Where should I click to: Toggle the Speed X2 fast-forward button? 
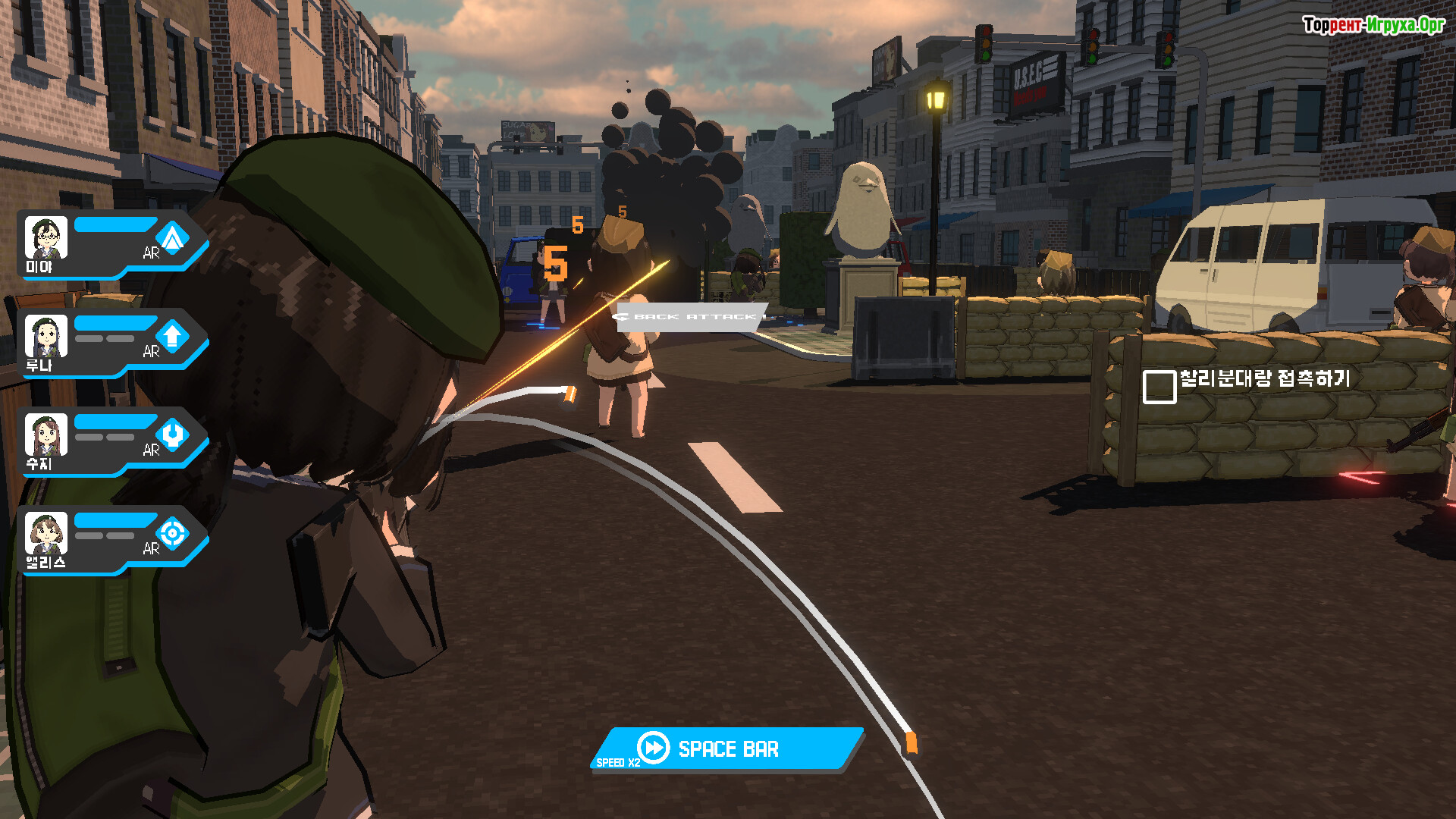click(726, 748)
